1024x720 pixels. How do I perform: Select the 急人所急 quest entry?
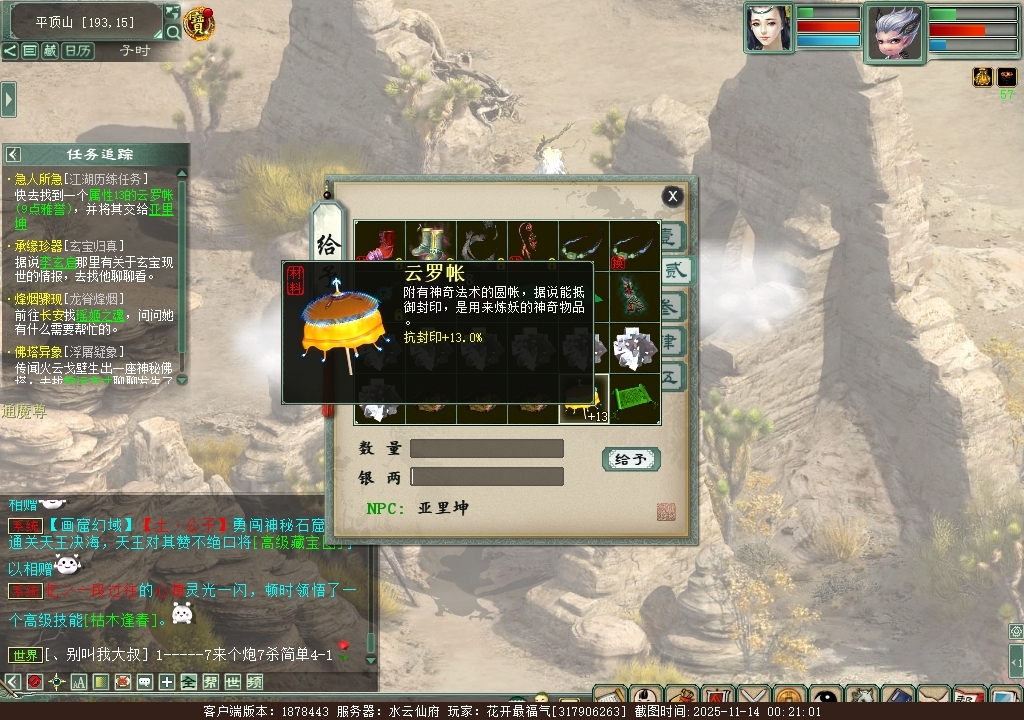(x=40, y=179)
